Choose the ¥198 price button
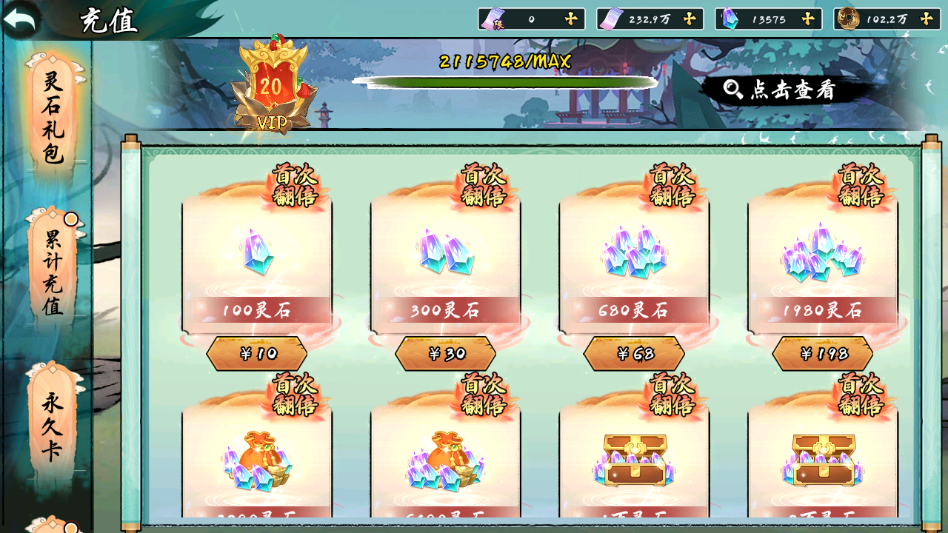This screenshot has height=533, width=948. click(823, 354)
